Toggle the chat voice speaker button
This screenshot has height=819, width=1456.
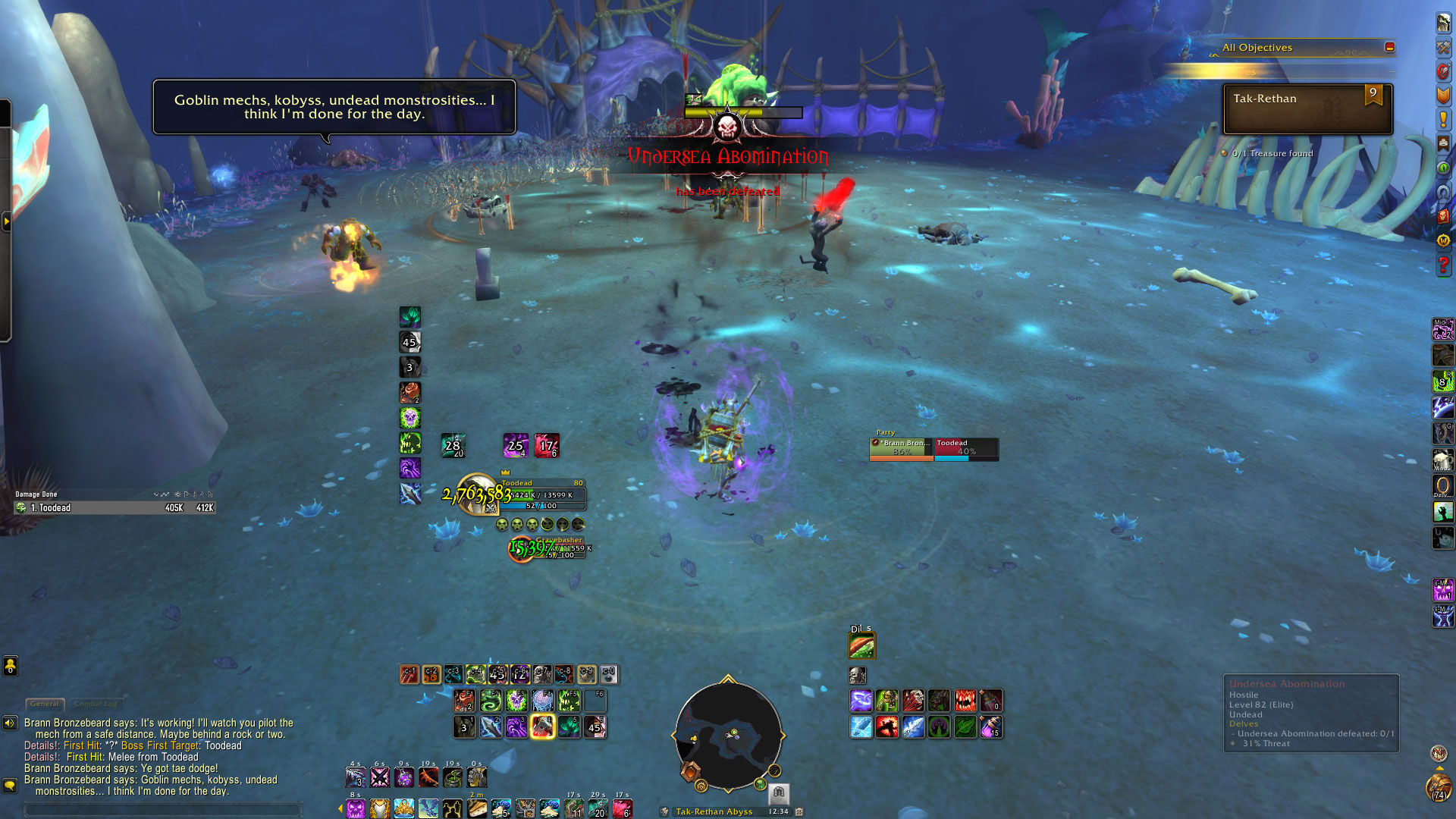click(10, 723)
